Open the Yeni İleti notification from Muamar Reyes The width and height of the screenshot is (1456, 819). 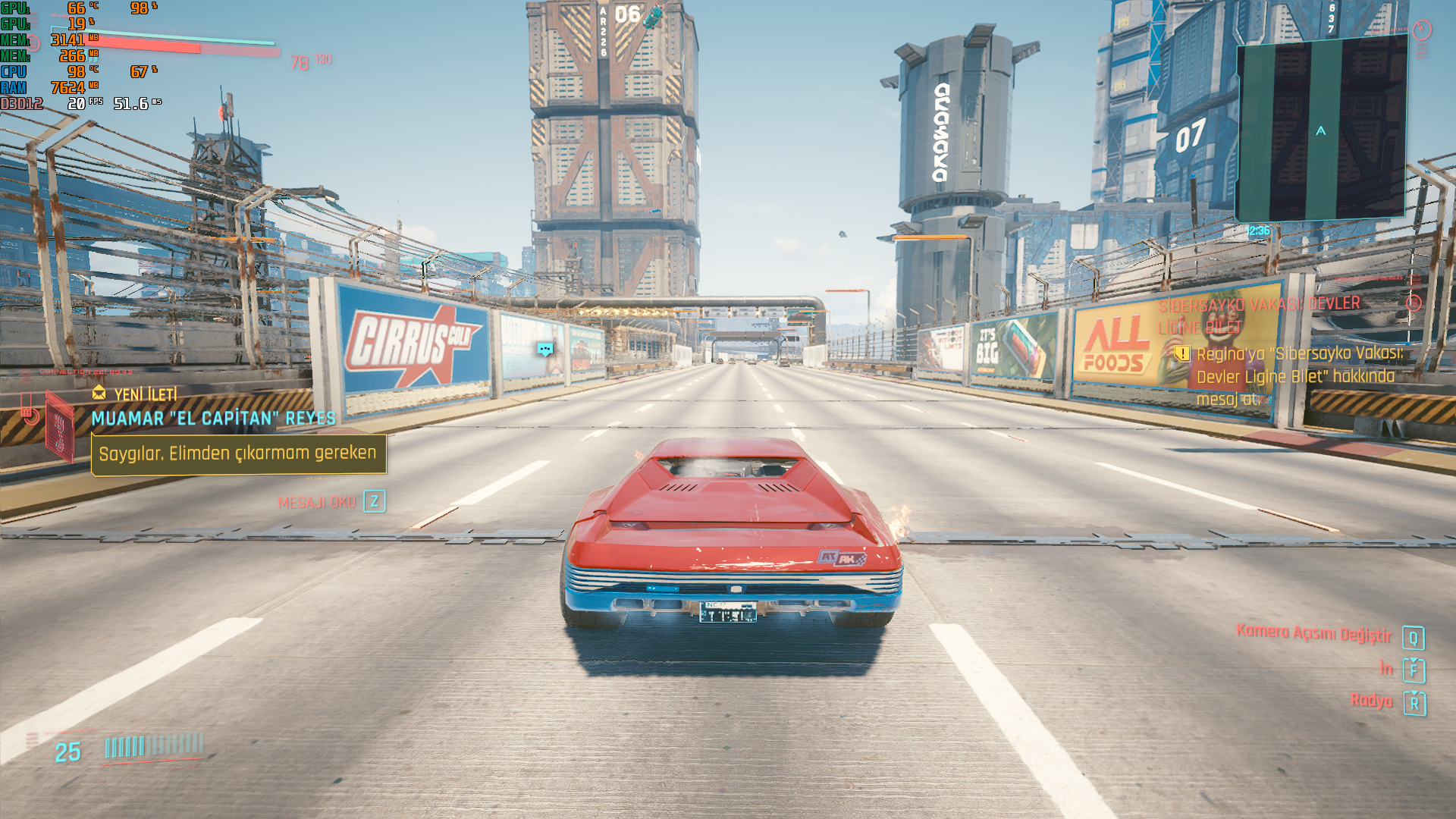(x=145, y=394)
